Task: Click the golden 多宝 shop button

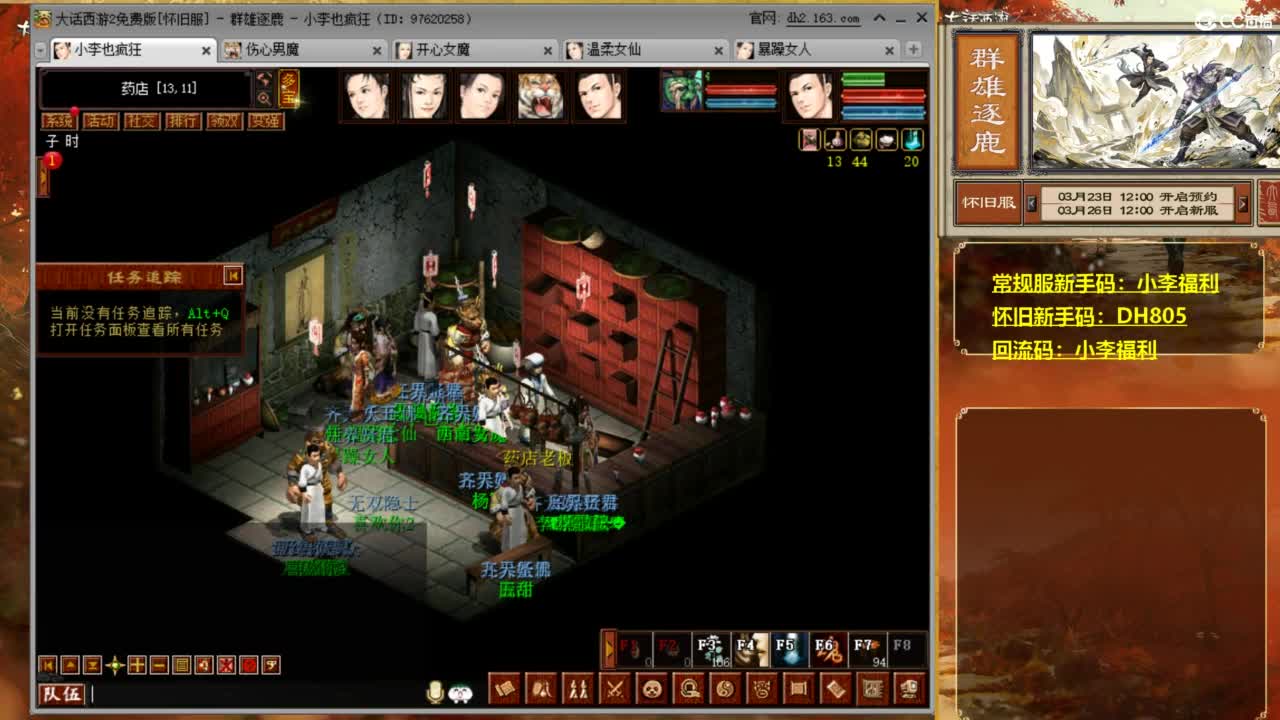Action: (x=288, y=88)
